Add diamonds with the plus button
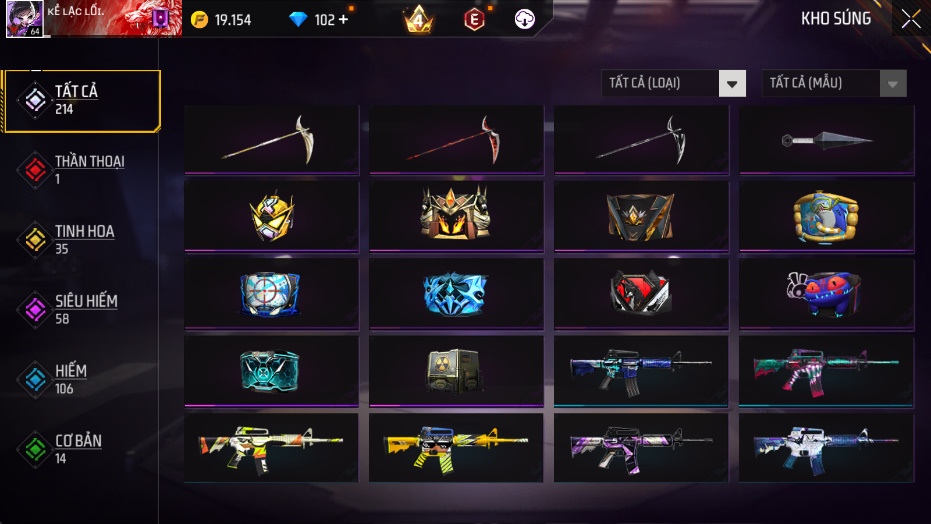 coord(343,20)
